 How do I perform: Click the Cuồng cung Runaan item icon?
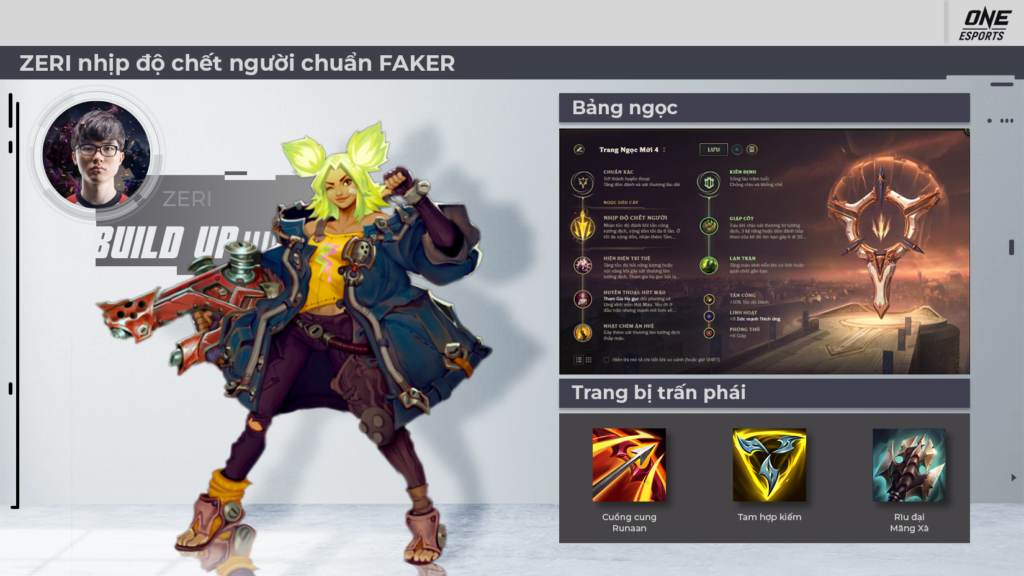(628, 464)
